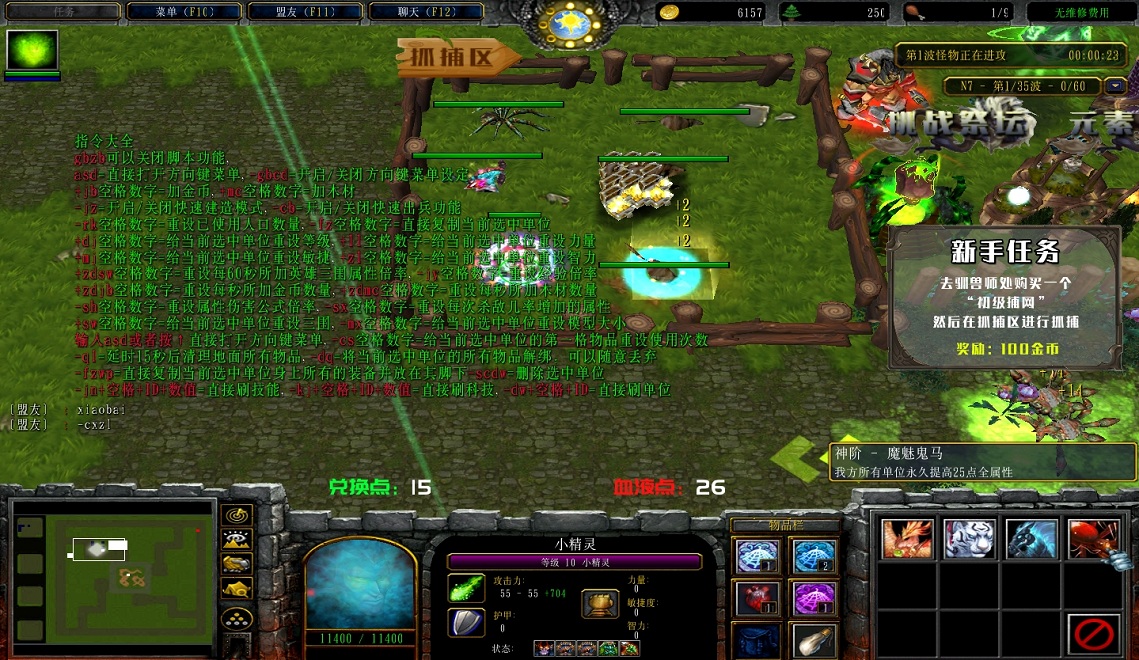Toggle minimap ally color mode button
1139x660 pixels.
coord(236,565)
